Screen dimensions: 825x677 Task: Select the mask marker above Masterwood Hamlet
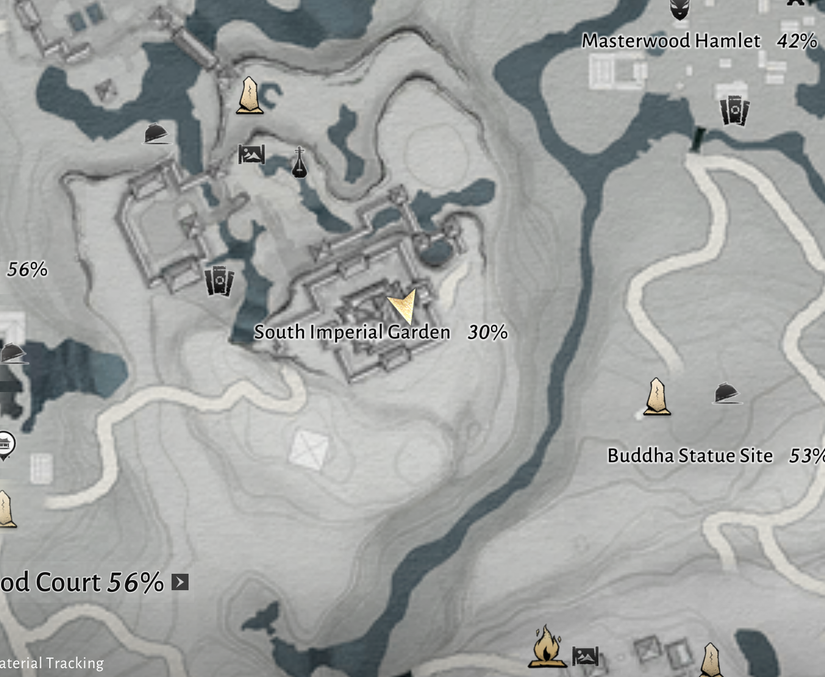pyautogui.click(x=680, y=11)
